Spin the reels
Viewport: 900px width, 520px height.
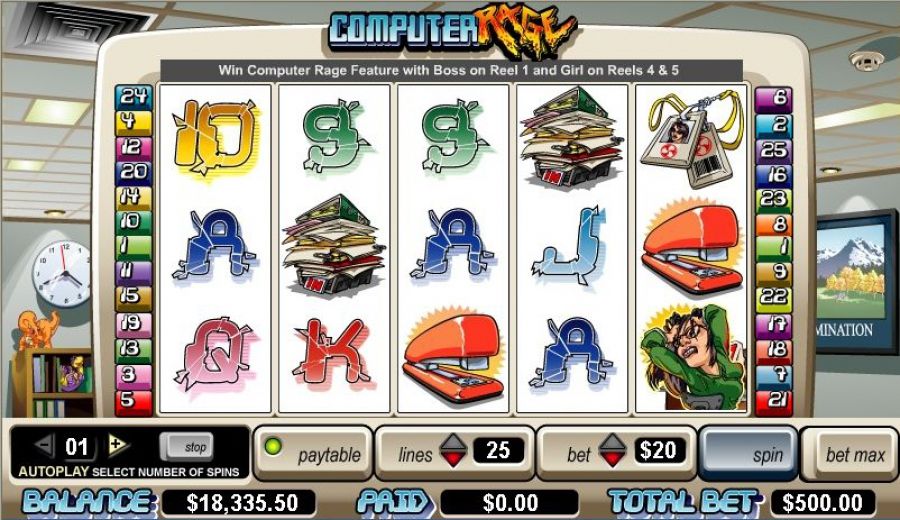click(x=748, y=453)
